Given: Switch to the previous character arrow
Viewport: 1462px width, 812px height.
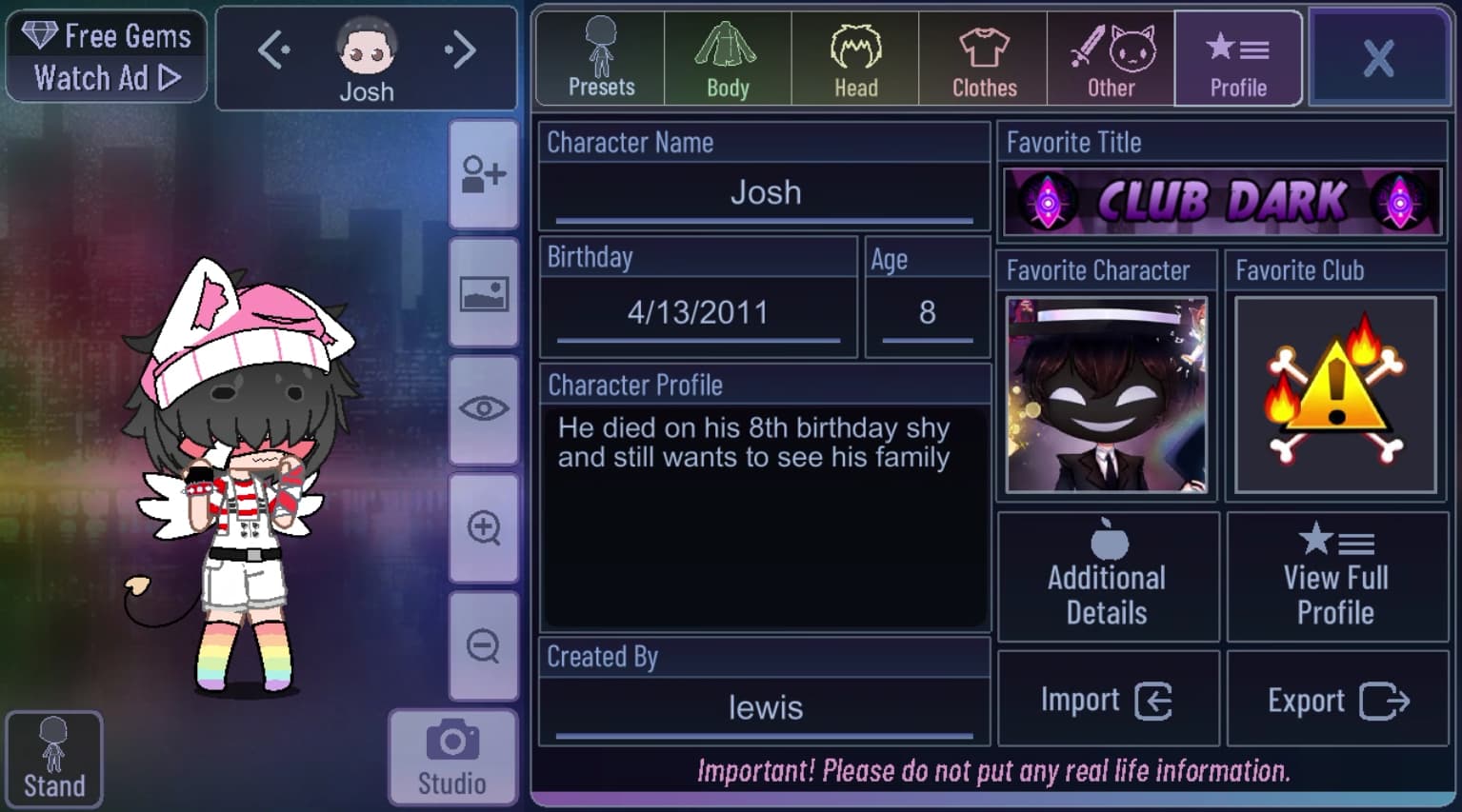Looking at the screenshot, I should (274, 50).
